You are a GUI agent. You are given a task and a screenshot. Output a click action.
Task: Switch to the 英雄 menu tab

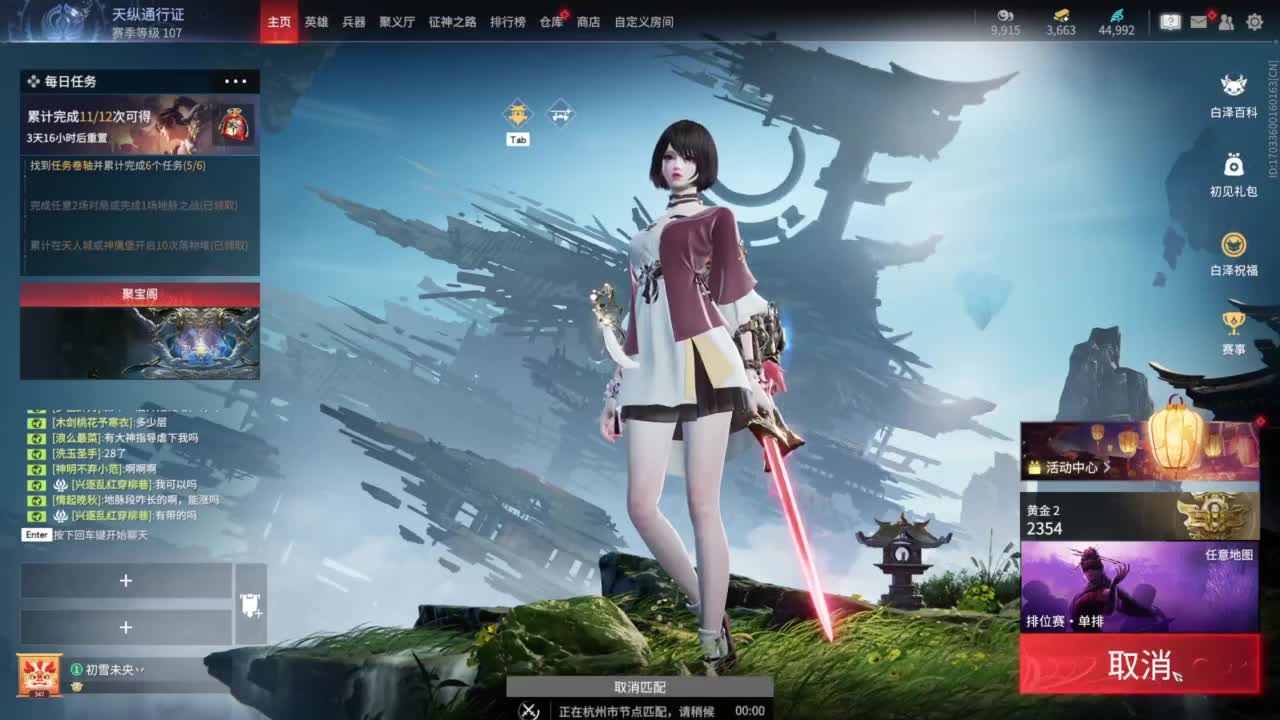(x=317, y=21)
